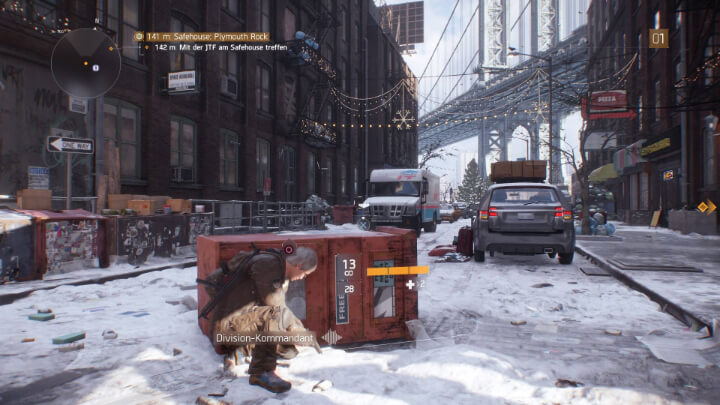The image size is (720, 405).
Task: Open the circular minimap
Action: coord(88,63)
